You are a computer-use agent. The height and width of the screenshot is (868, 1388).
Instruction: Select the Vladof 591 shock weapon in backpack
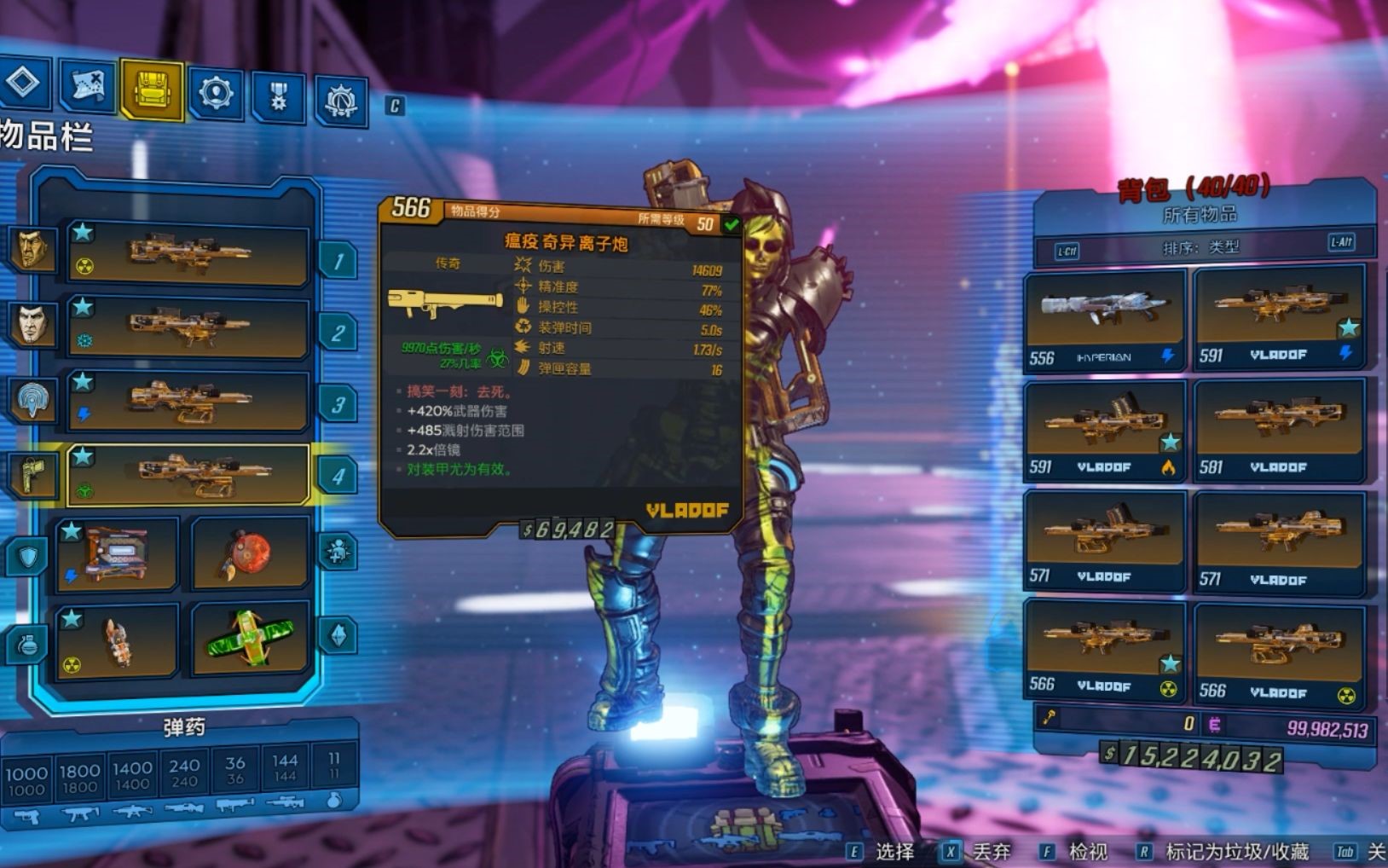point(1278,315)
